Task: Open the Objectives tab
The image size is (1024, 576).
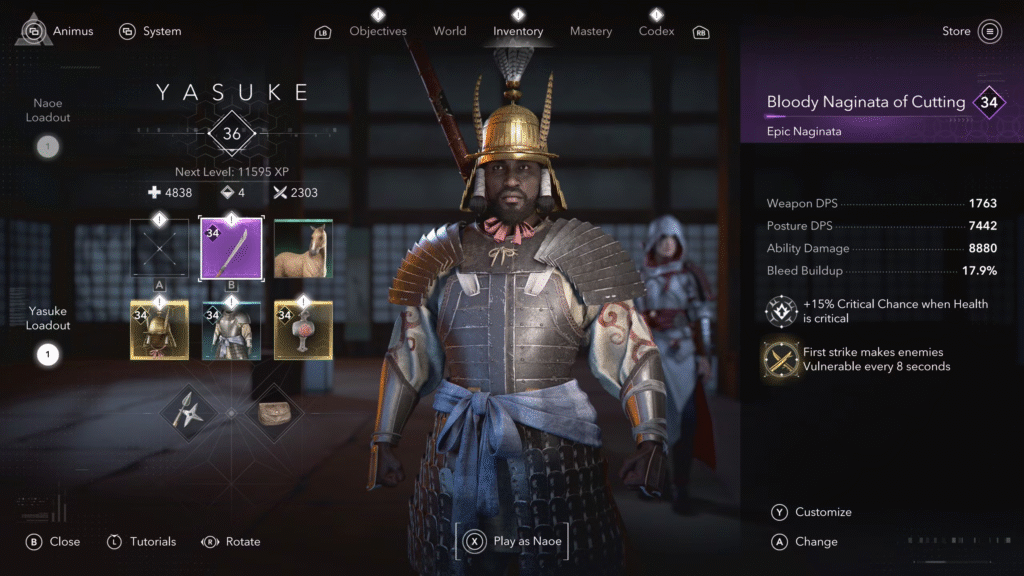Action: click(x=378, y=31)
